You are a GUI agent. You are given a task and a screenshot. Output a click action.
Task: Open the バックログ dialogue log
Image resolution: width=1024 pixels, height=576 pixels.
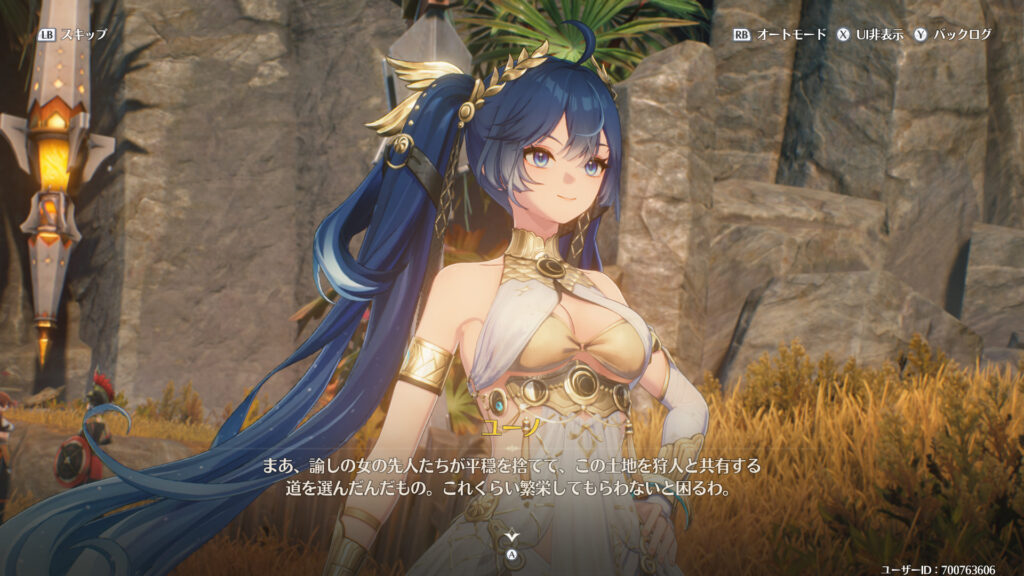[952, 34]
